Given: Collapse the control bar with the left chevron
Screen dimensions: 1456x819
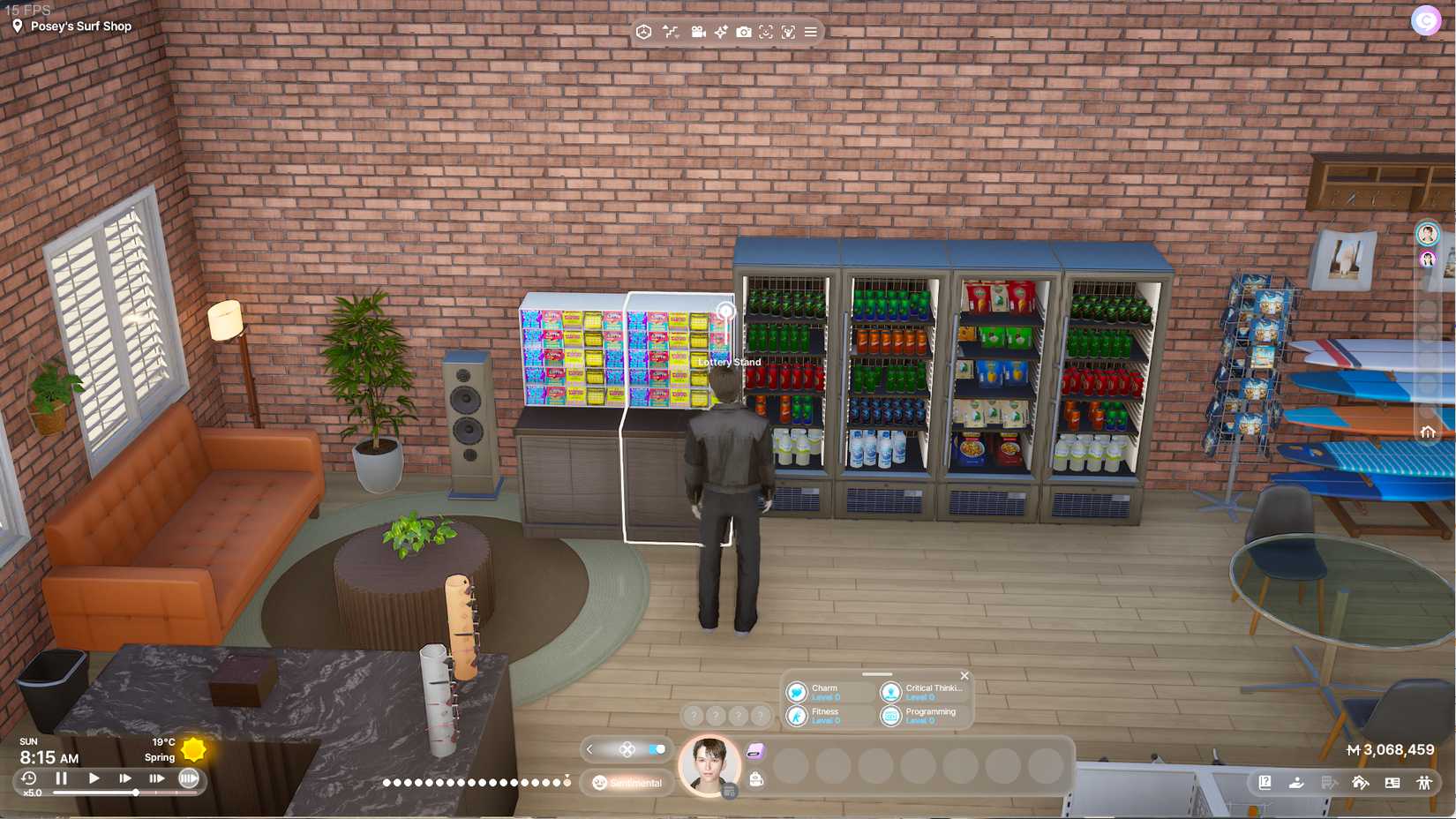Looking at the screenshot, I should tap(589, 749).
